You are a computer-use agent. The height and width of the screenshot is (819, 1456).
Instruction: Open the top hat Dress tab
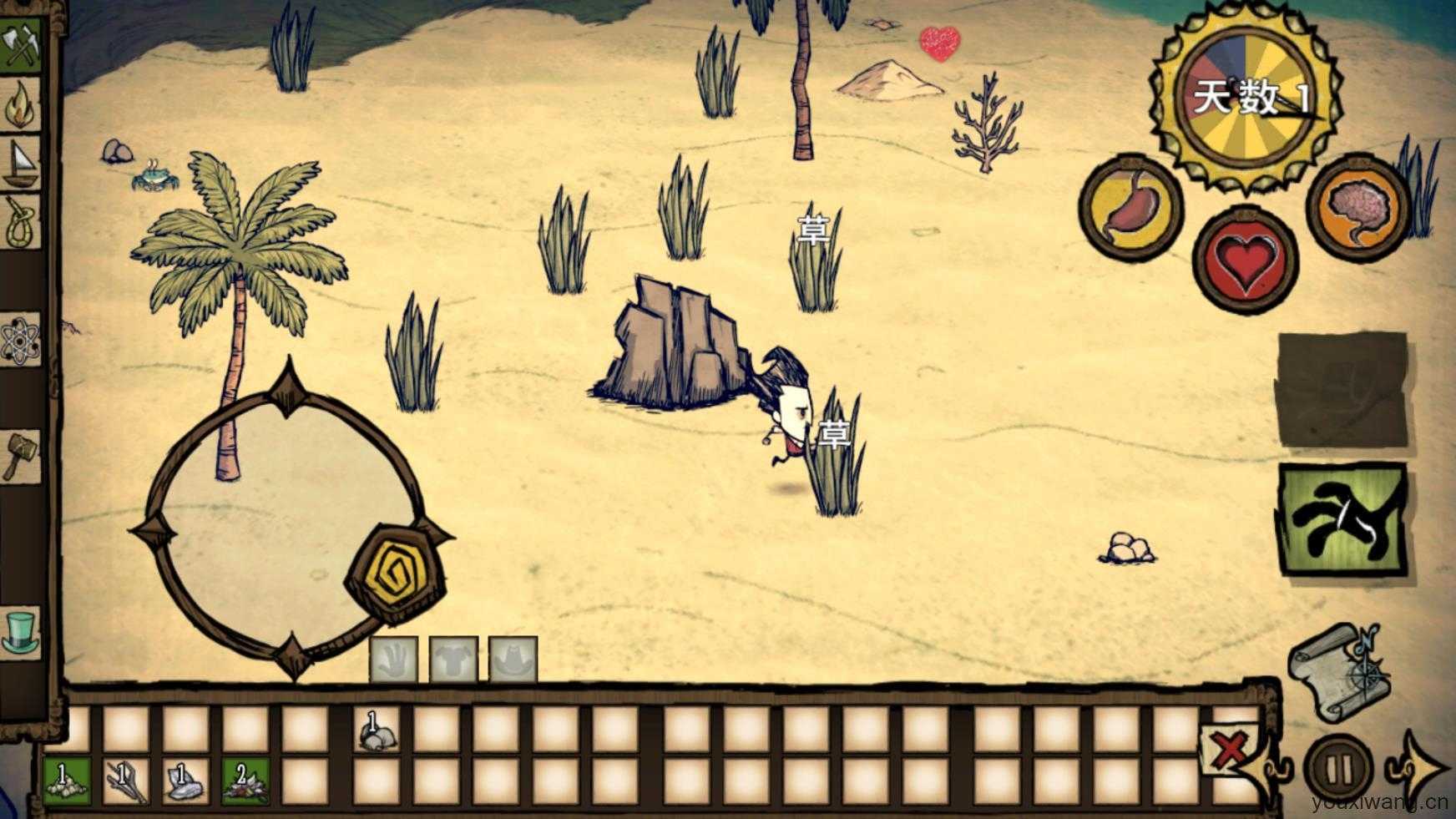21,632
